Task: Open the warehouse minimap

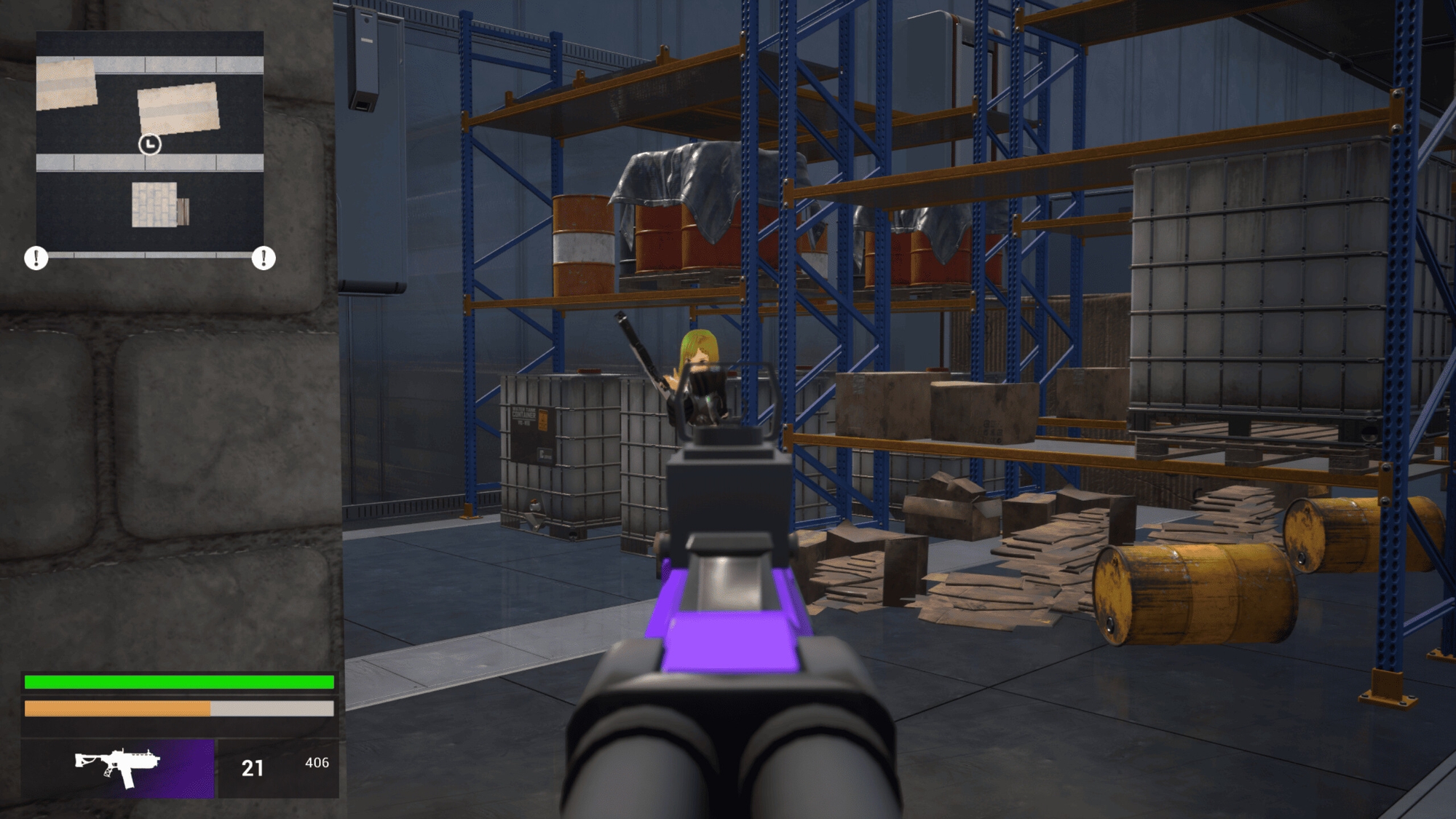Action: point(150,141)
